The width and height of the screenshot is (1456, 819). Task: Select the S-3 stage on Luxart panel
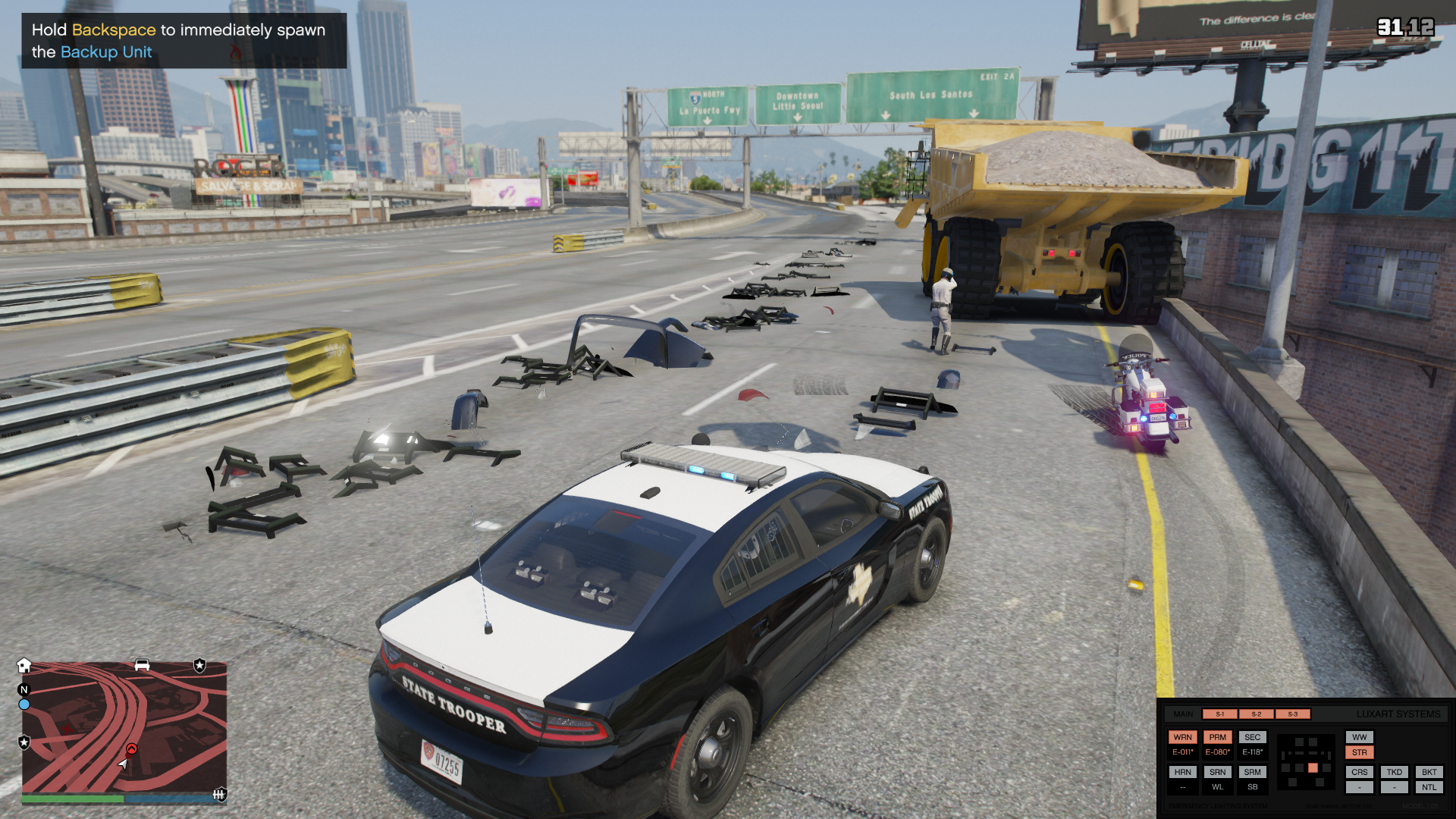(1292, 714)
